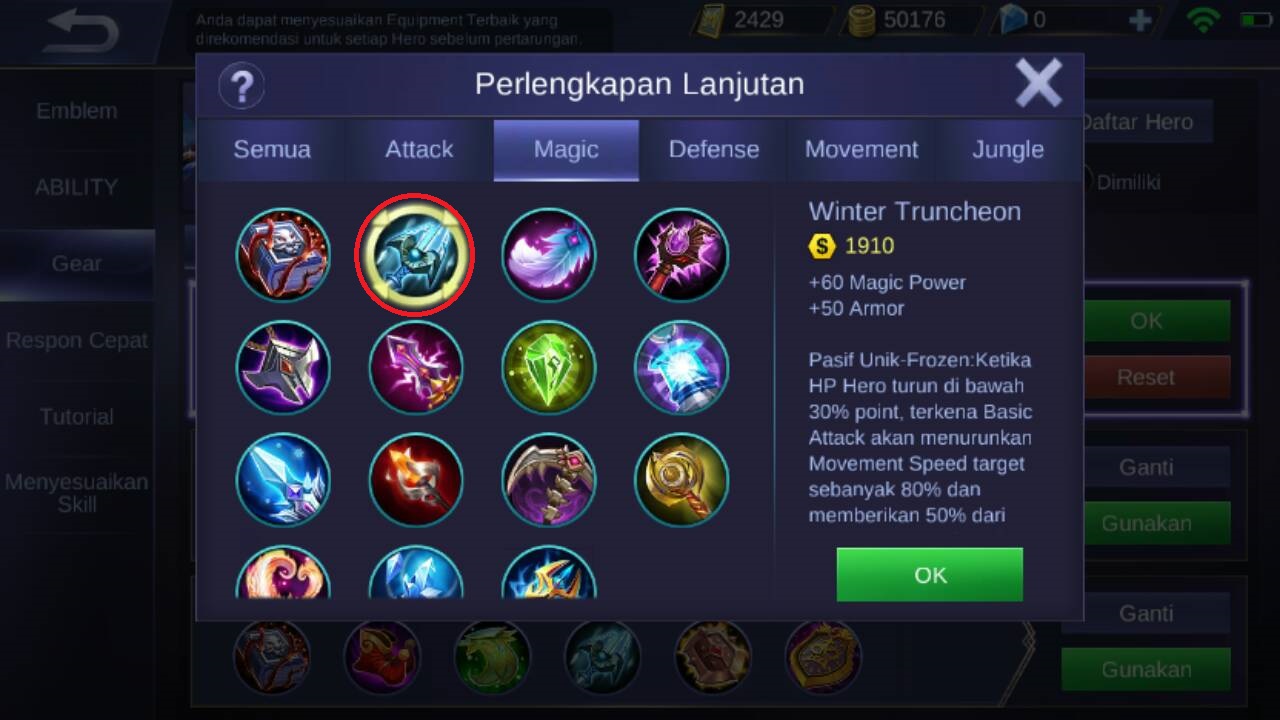This screenshot has height=720, width=1280.
Task: Select the glowing blue lantern item
Action: point(681,367)
